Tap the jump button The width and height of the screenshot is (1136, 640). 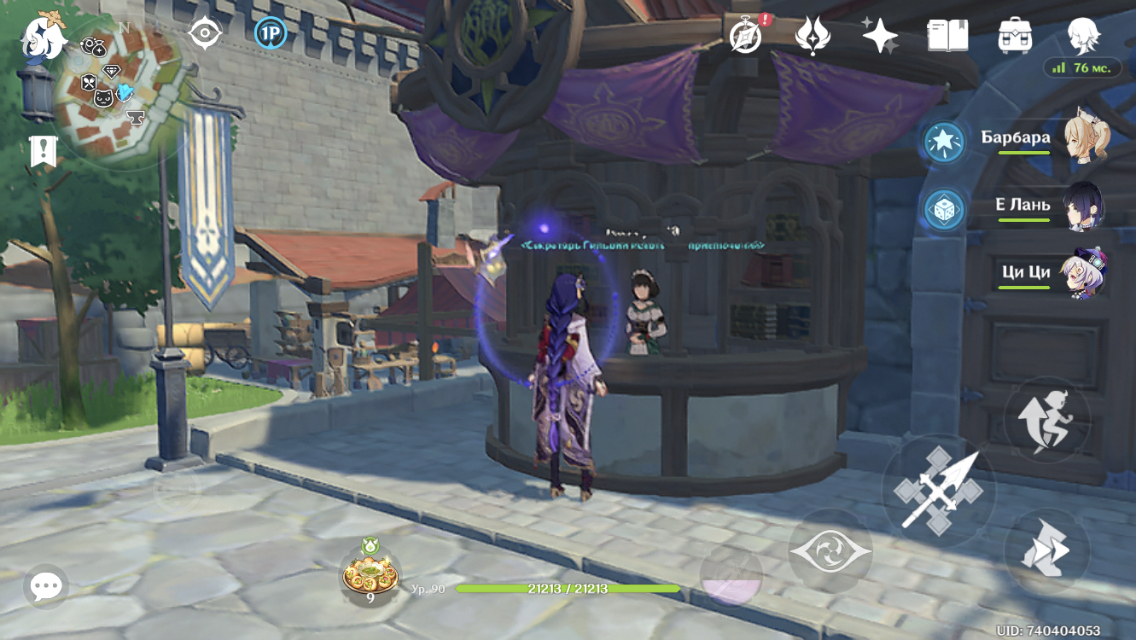tap(1046, 418)
